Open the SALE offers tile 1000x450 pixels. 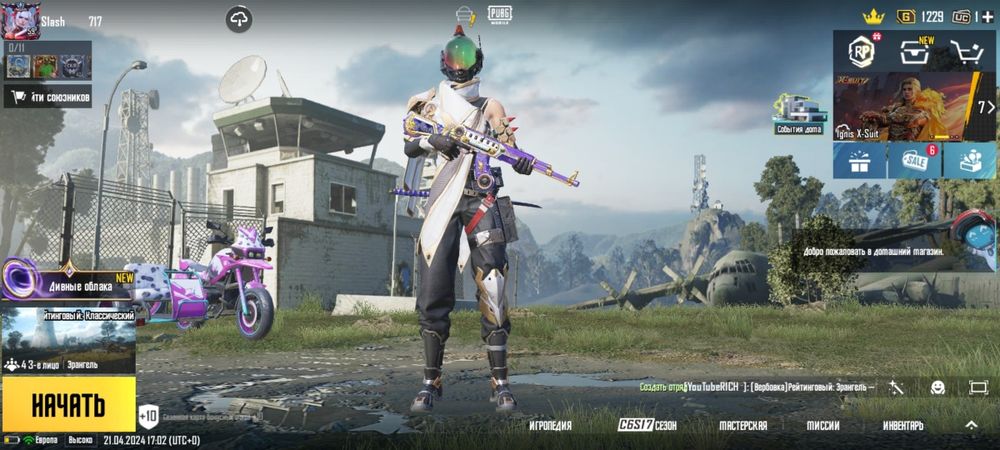point(913,160)
